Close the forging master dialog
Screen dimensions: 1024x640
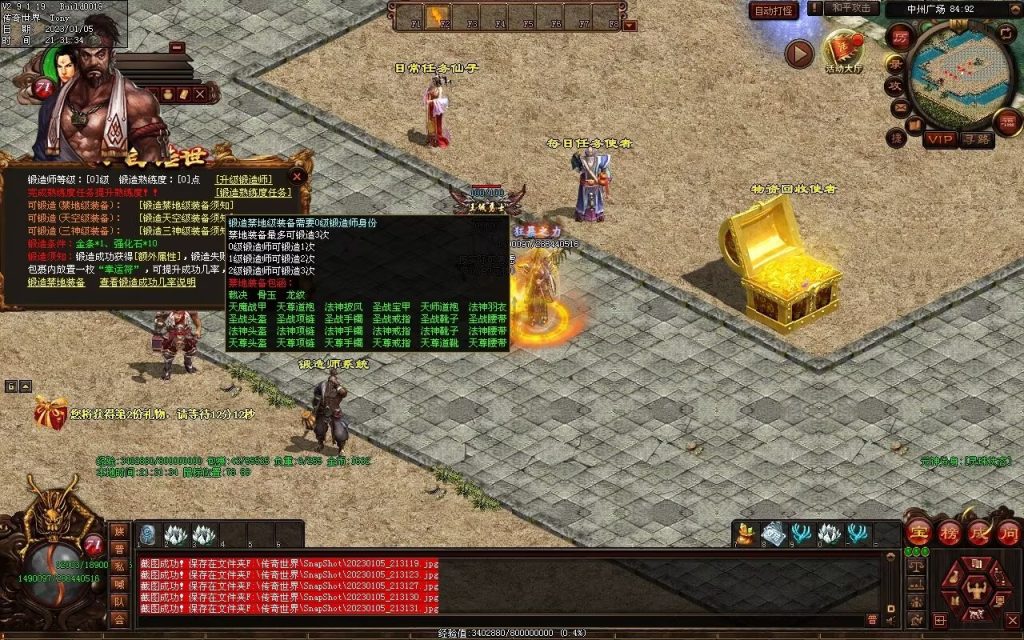pyautogui.click(x=296, y=178)
